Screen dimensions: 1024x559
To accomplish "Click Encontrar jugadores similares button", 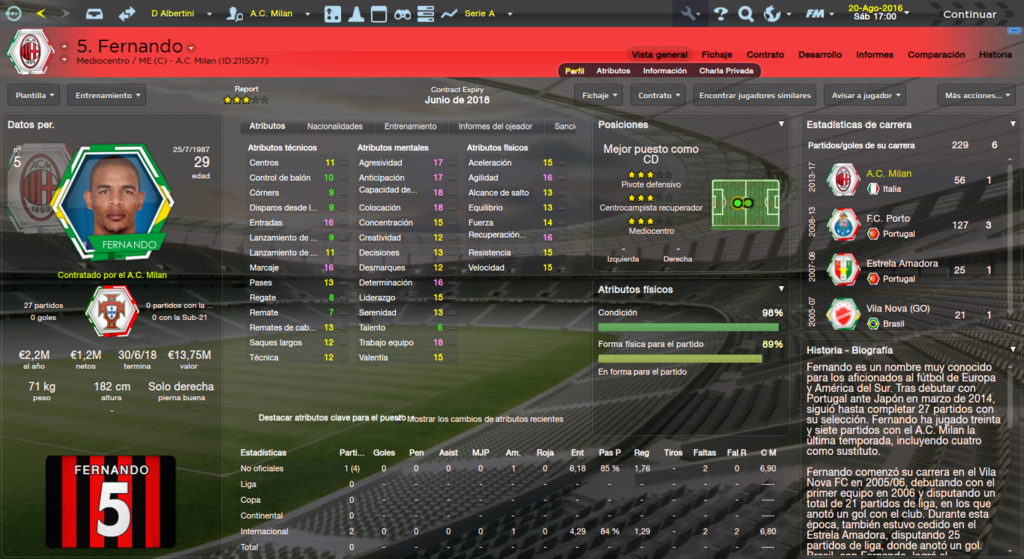I will pyautogui.click(x=753, y=95).
